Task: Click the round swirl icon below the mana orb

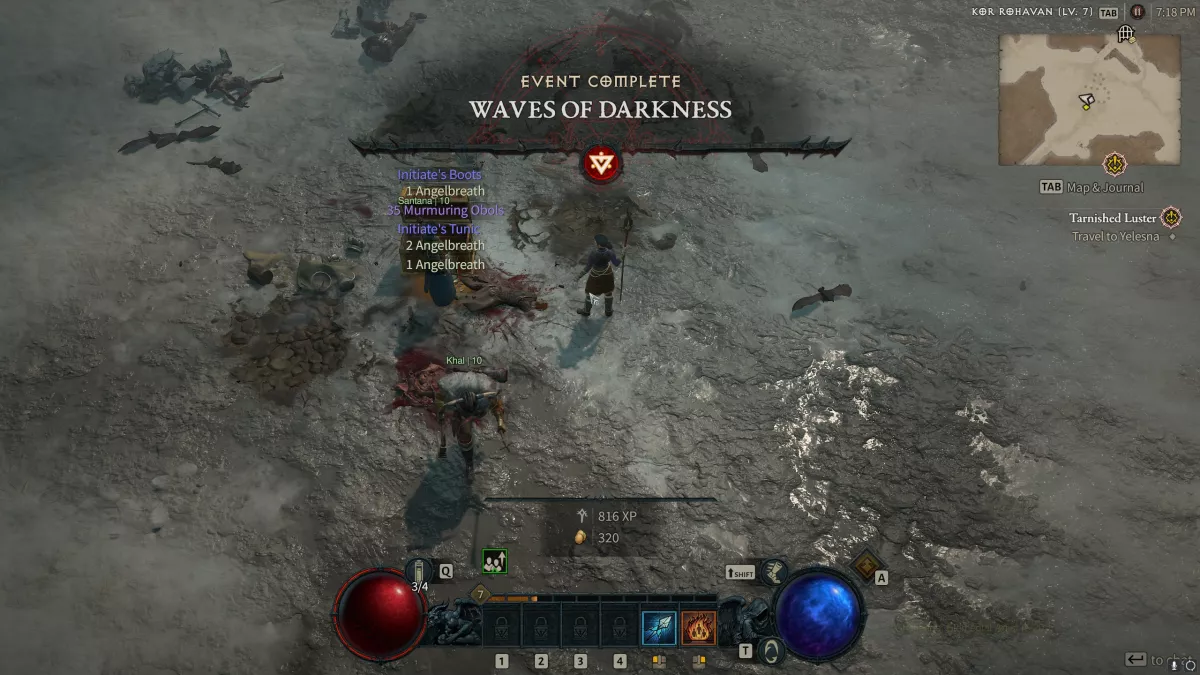Action: tap(769, 651)
